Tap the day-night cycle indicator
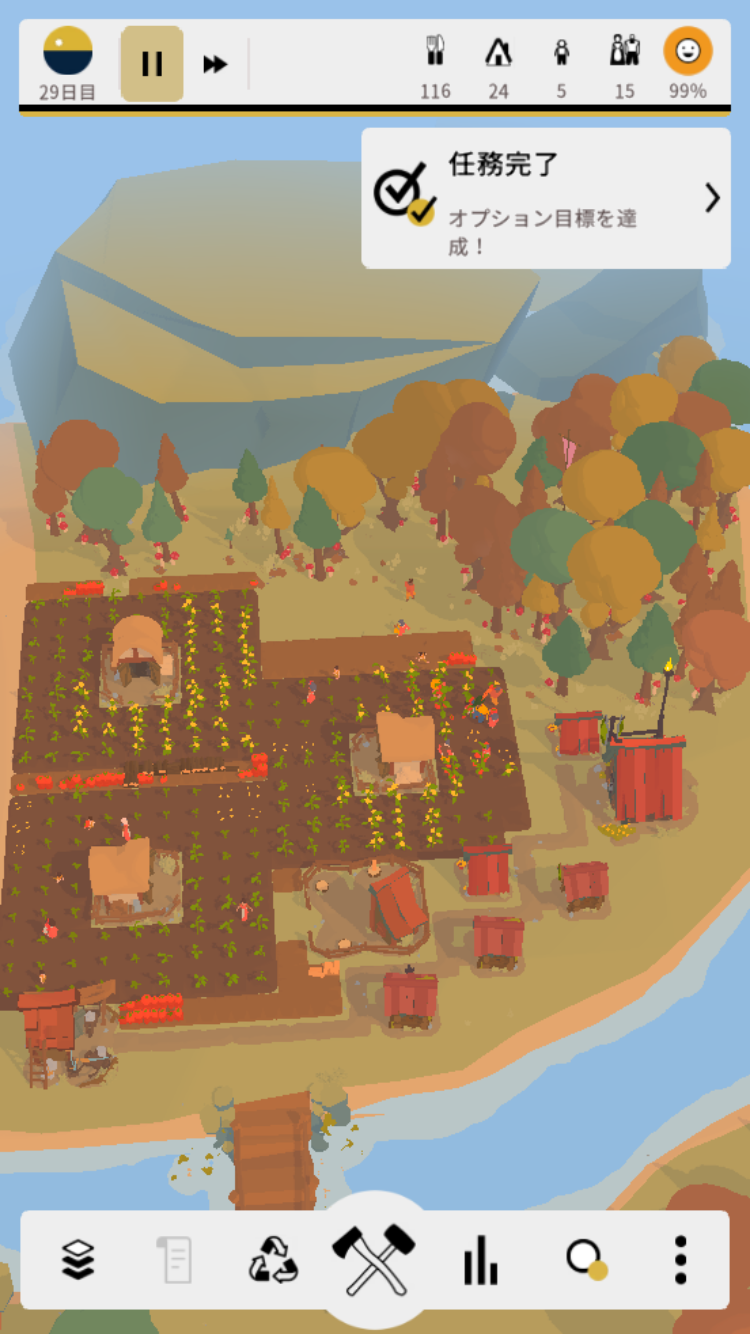750x1334 pixels. tap(68, 52)
